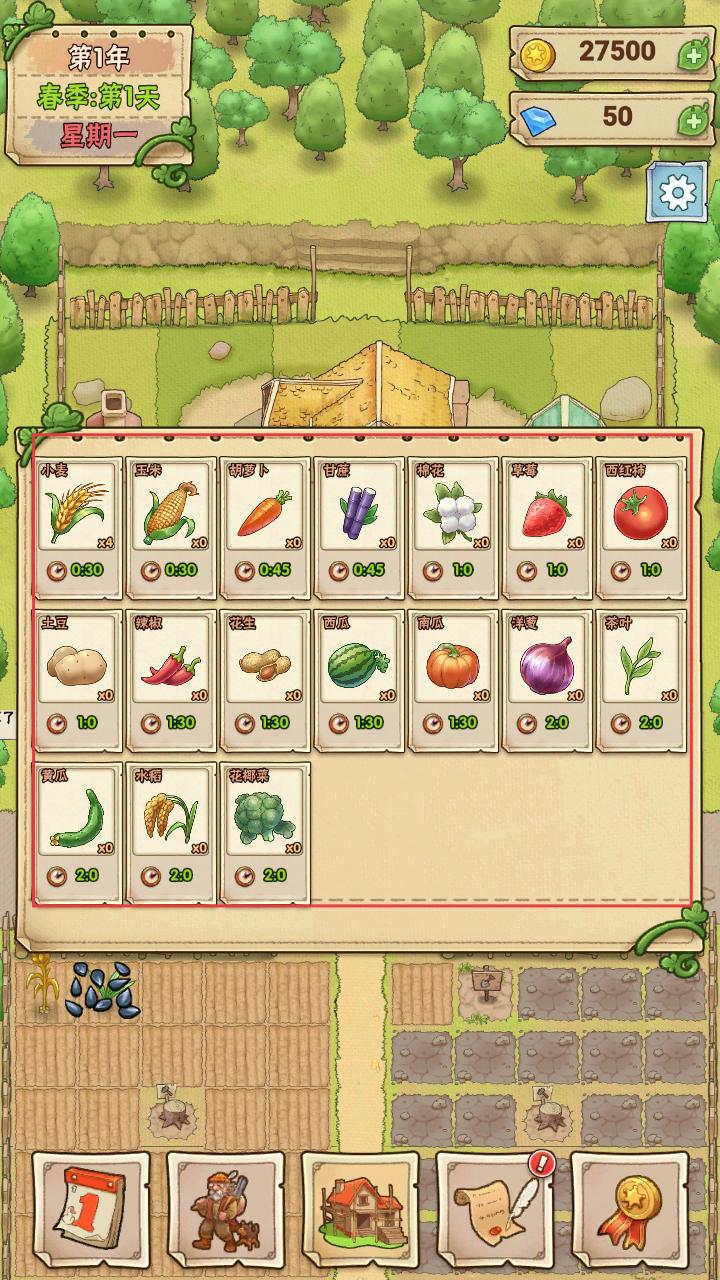Select the peanut (花生) seed card

265,672
